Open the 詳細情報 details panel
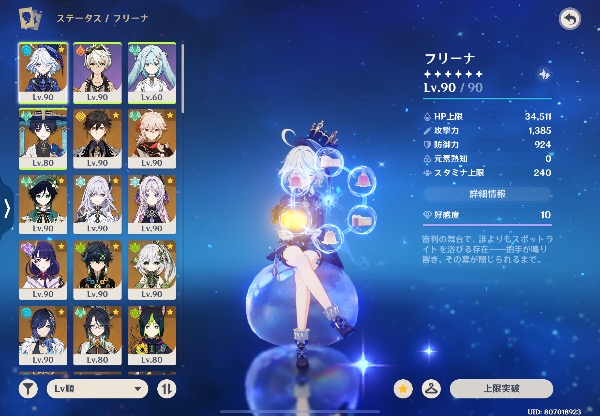Viewport: 600px width, 416px height. click(x=486, y=193)
